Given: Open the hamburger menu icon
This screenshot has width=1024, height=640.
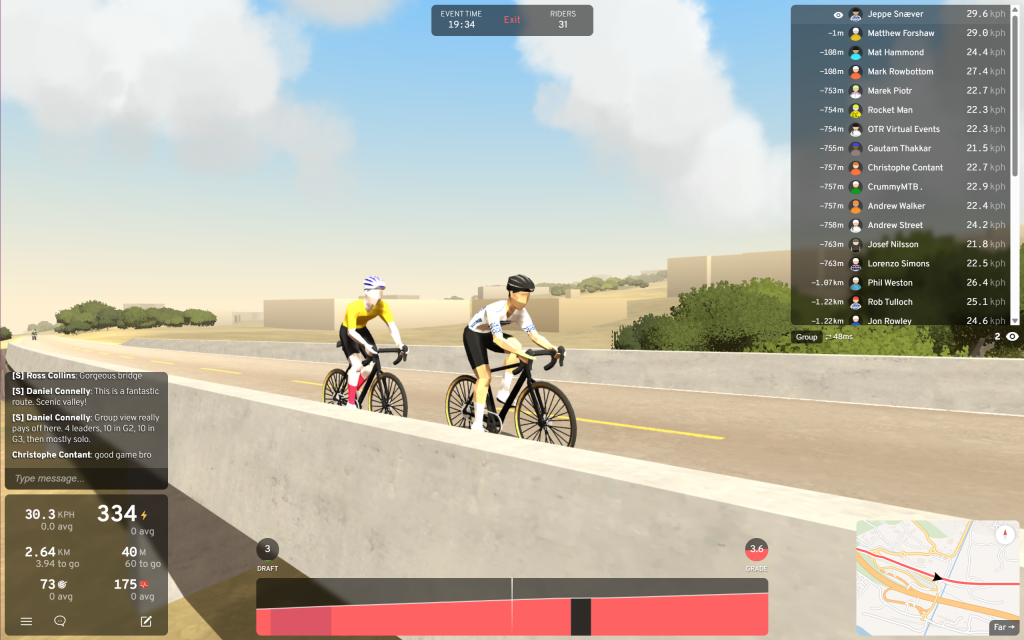Looking at the screenshot, I should click(27, 621).
